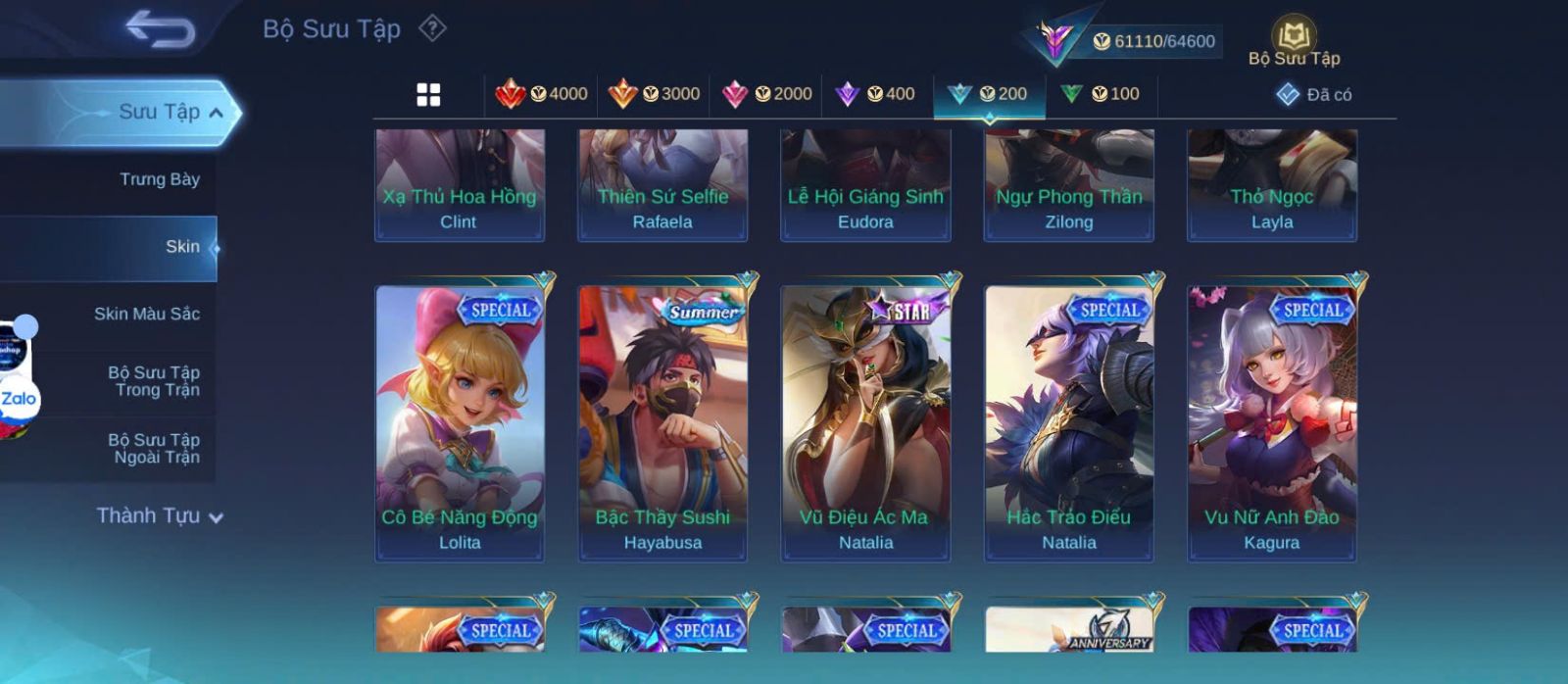
Task: Select the 400 points tier tab
Action: pos(875,94)
